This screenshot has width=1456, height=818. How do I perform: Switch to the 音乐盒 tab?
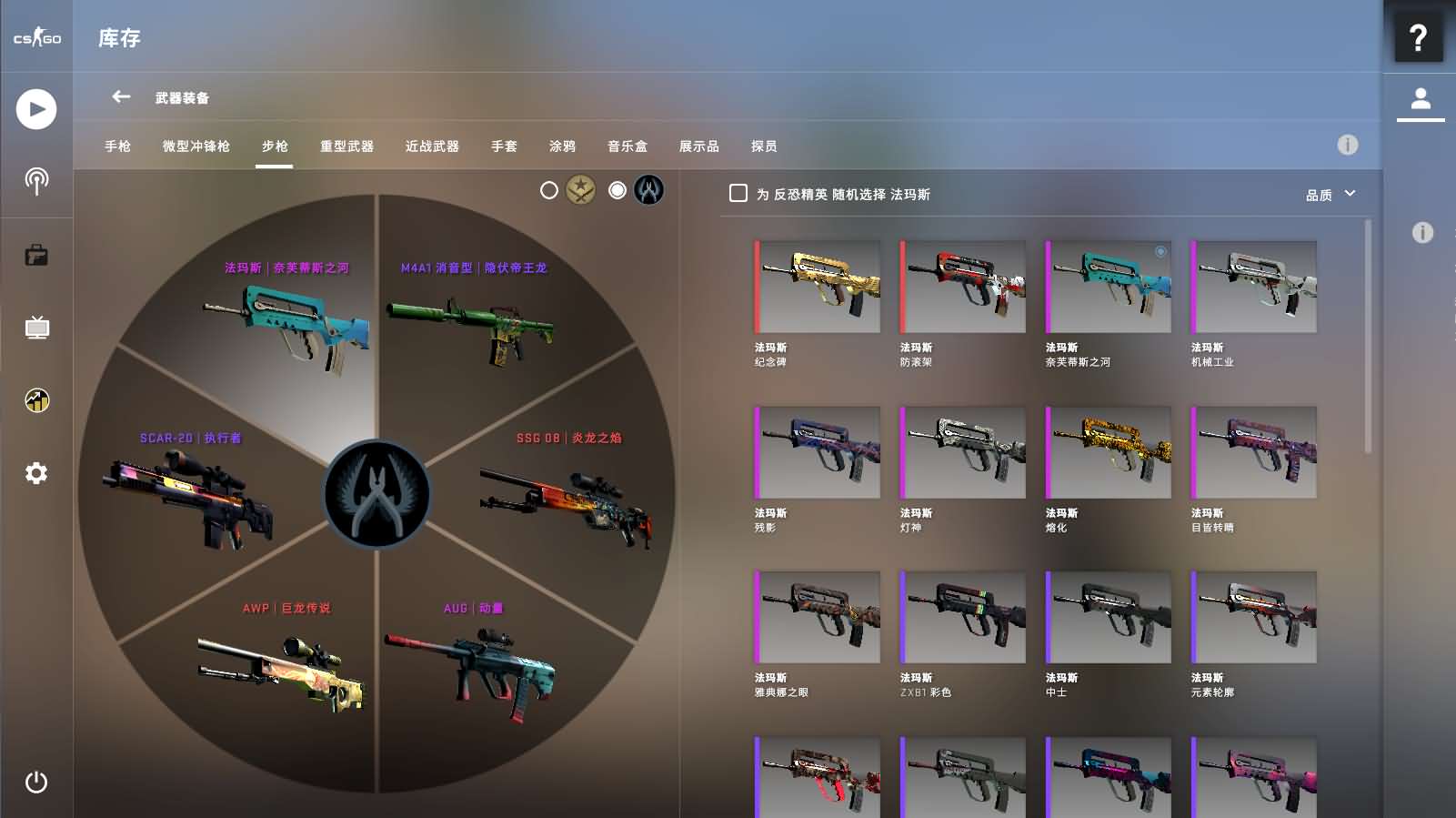[x=627, y=146]
